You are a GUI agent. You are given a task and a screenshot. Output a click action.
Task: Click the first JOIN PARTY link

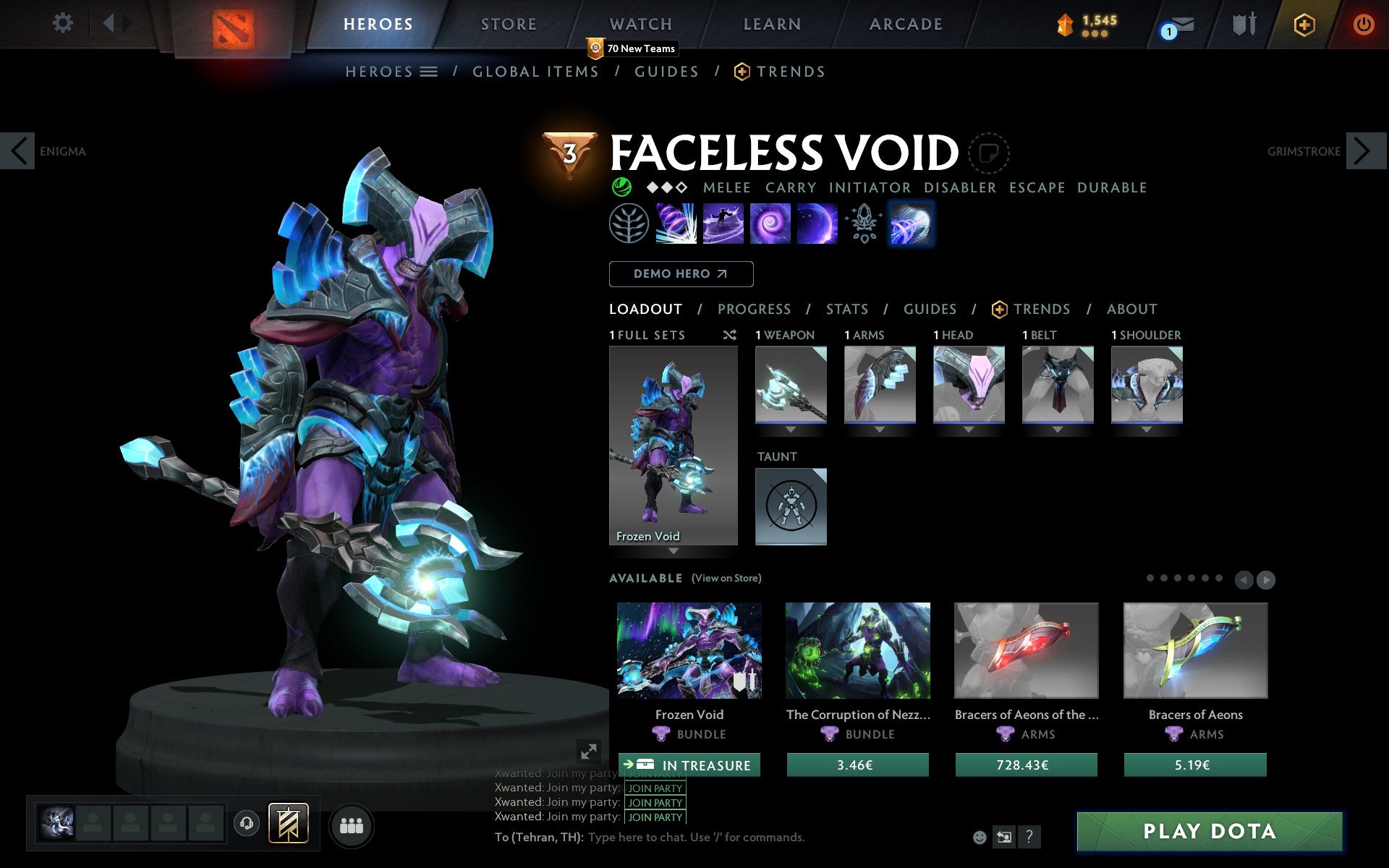click(653, 773)
